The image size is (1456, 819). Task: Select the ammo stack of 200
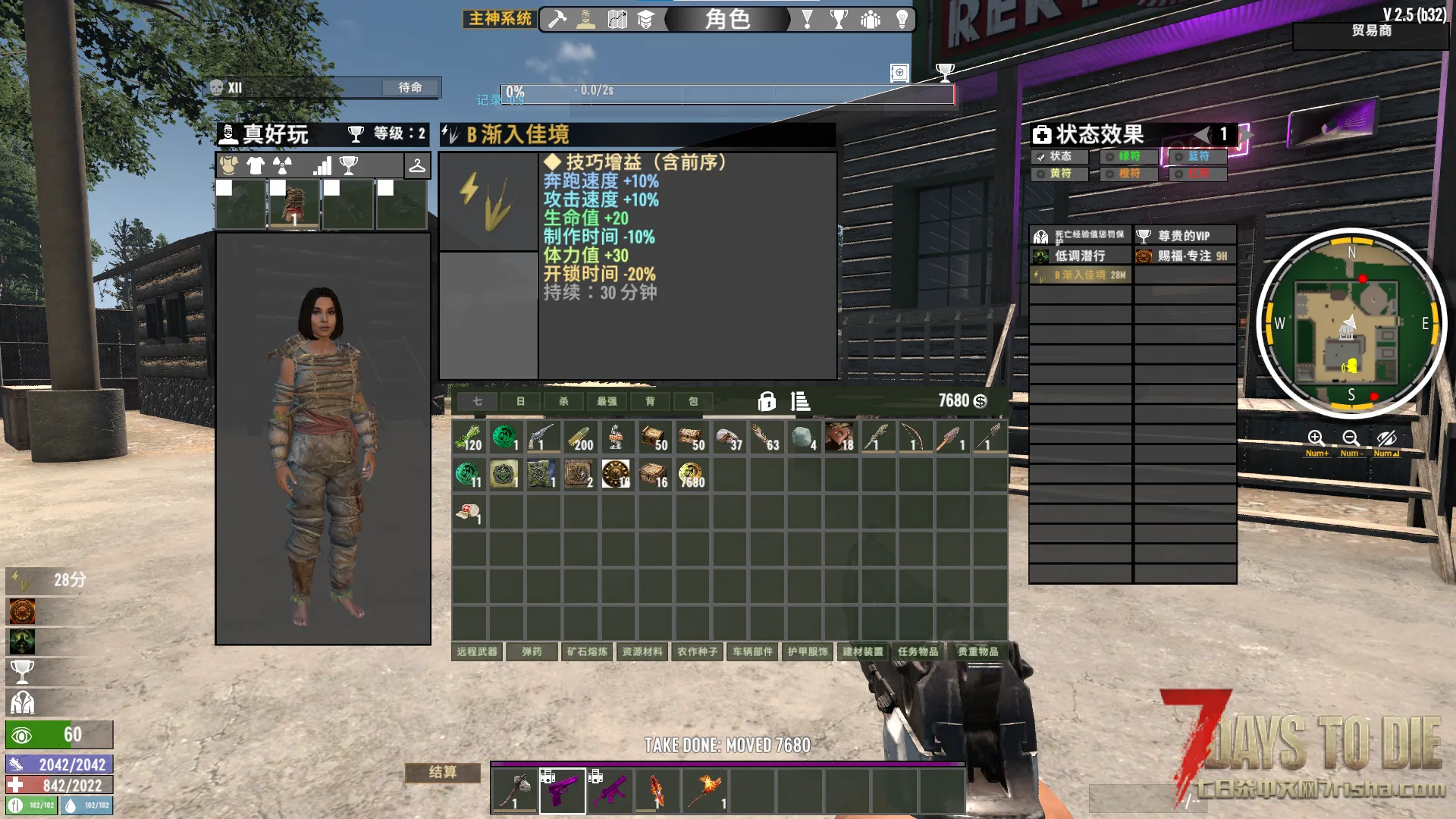[580, 438]
